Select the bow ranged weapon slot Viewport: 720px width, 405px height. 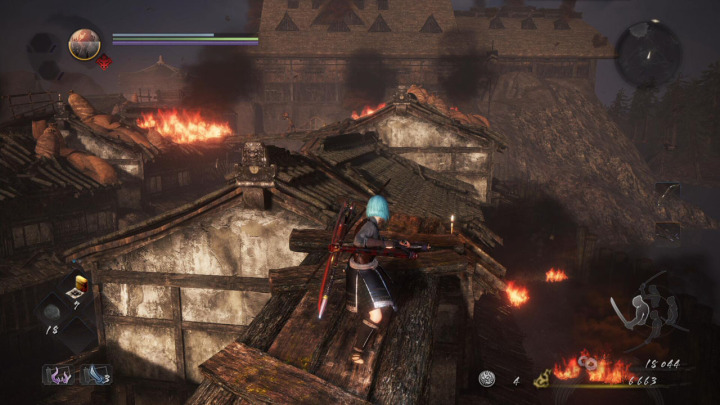[x=667, y=194]
